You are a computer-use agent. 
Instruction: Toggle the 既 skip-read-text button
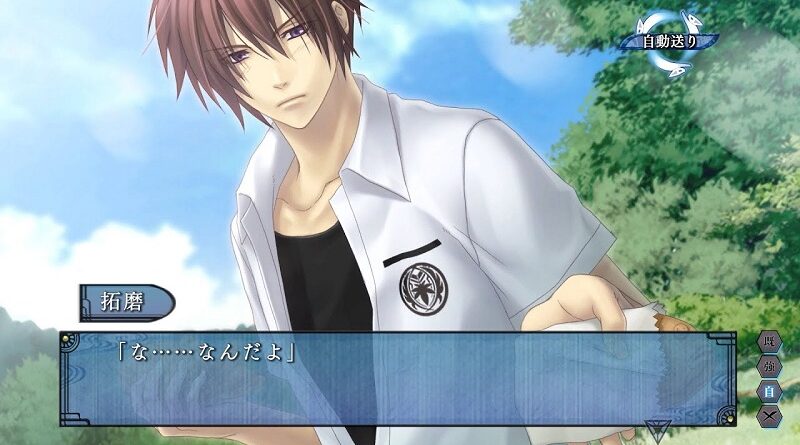pos(769,343)
